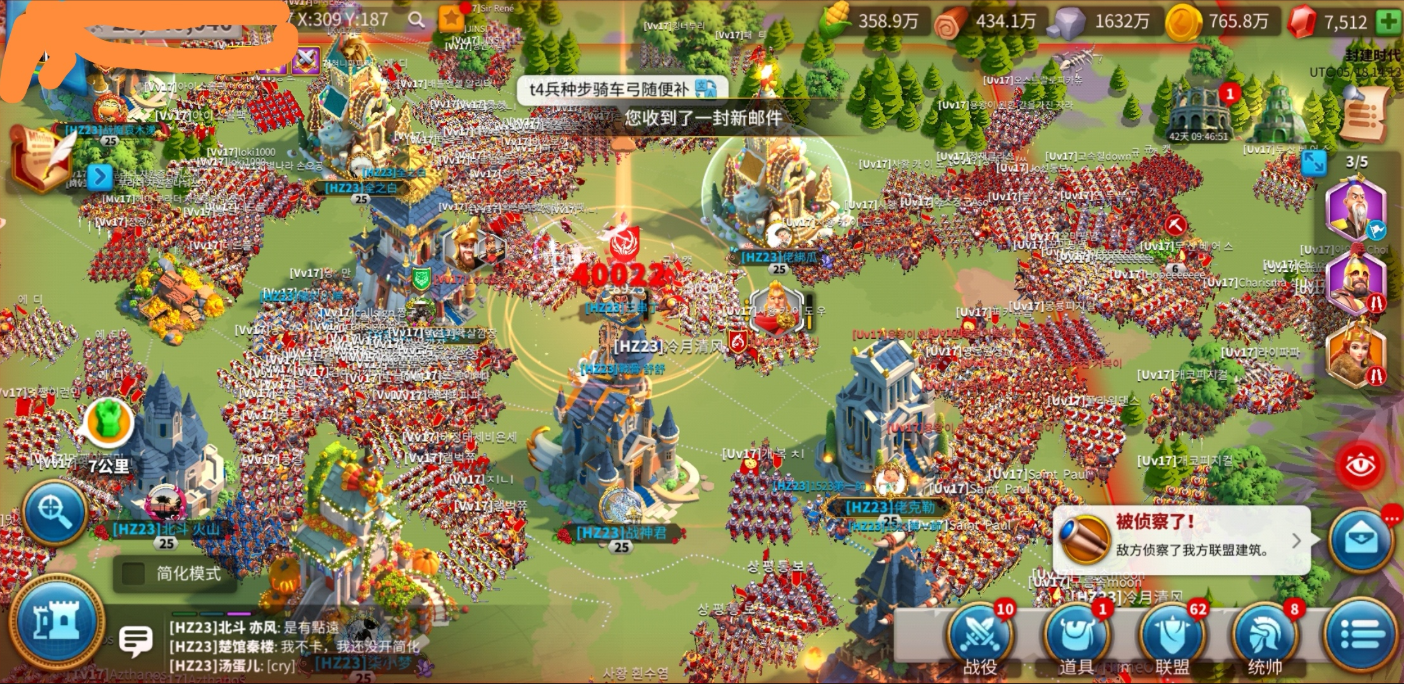
Task: Open the colosseum event with timer
Action: [1199, 112]
